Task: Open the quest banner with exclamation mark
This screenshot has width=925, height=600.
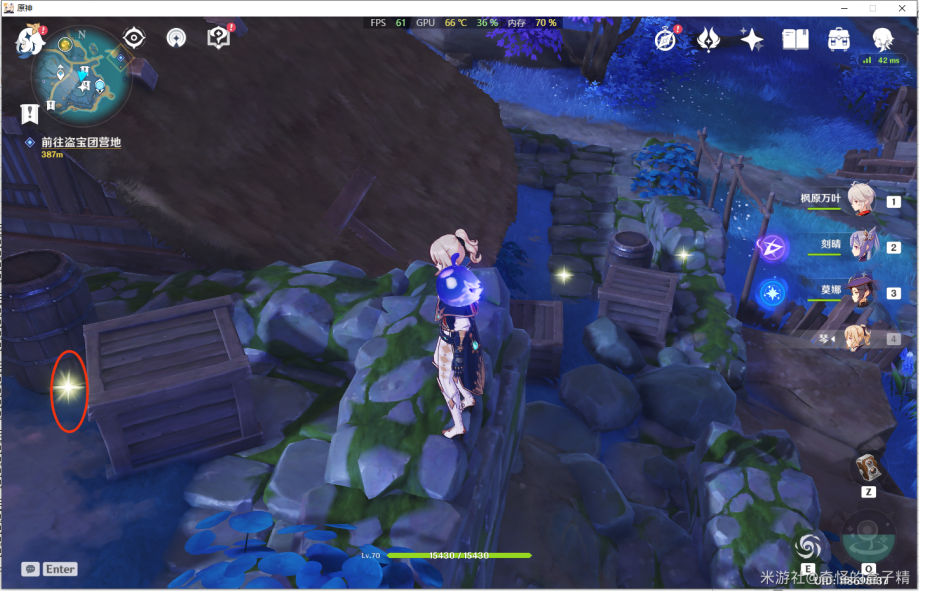Action: coord(30,113)
